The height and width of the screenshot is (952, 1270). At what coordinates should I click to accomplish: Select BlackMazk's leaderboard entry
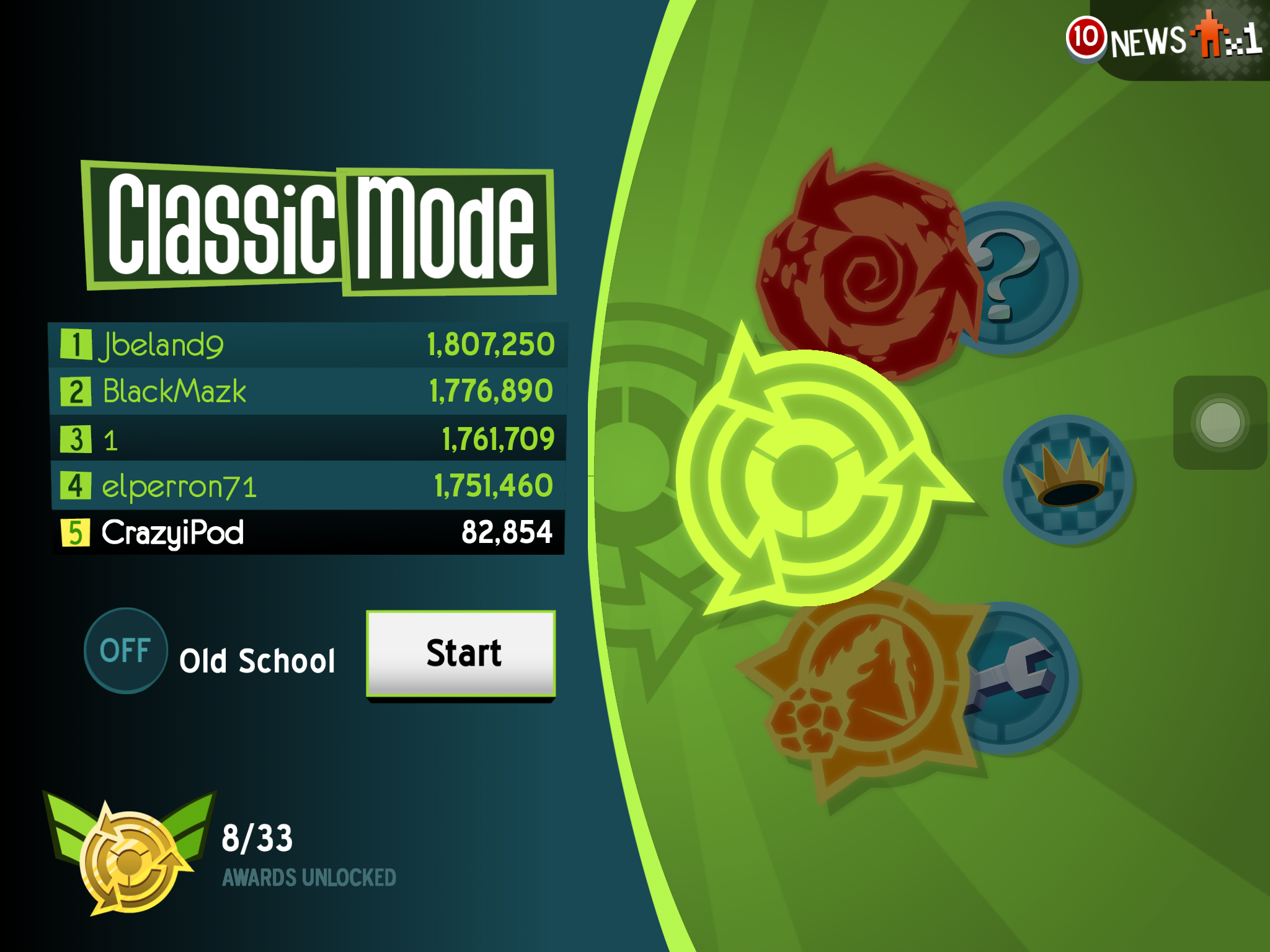pos(308,392)
